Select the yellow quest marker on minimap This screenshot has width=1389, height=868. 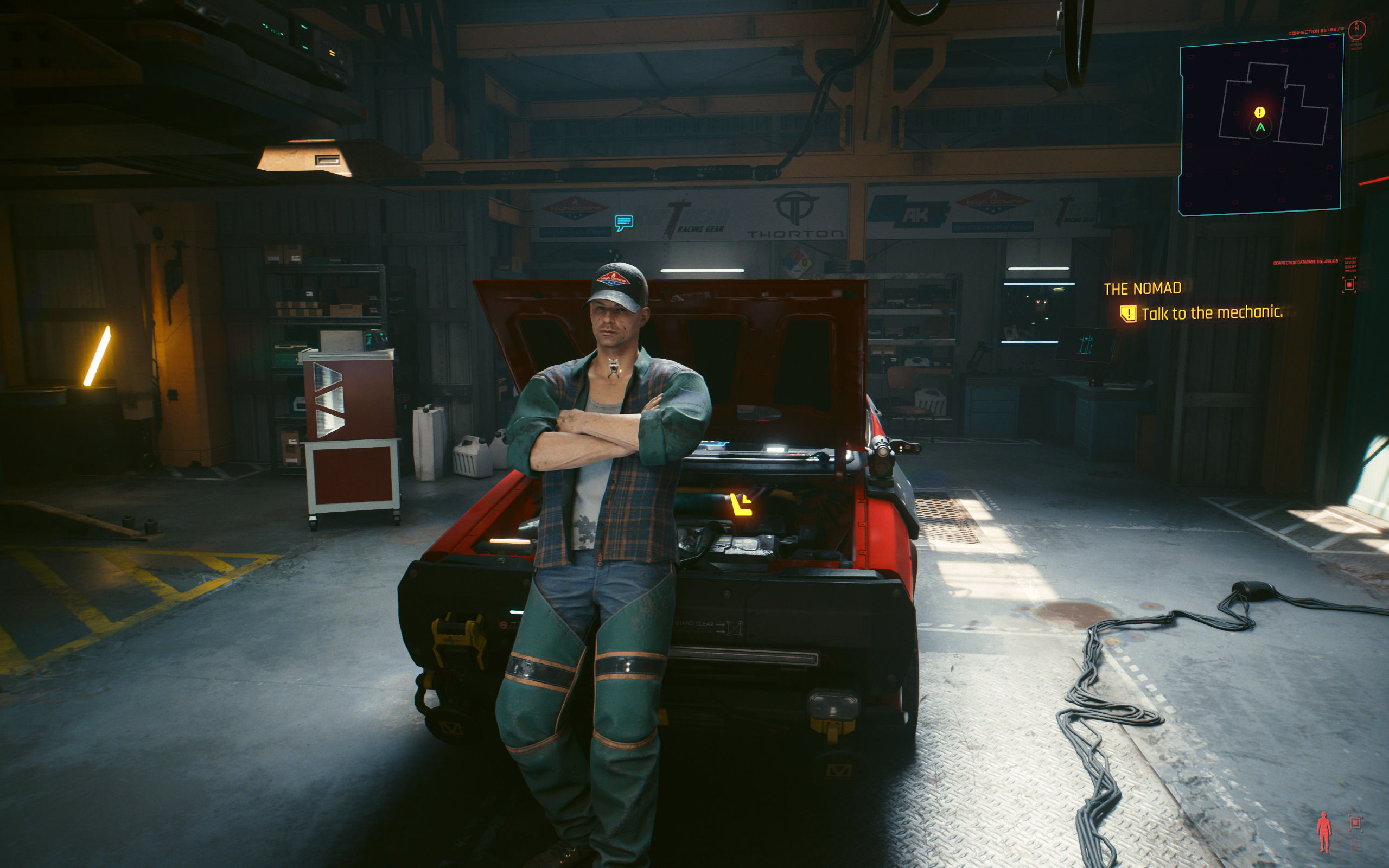[1259, 112]
